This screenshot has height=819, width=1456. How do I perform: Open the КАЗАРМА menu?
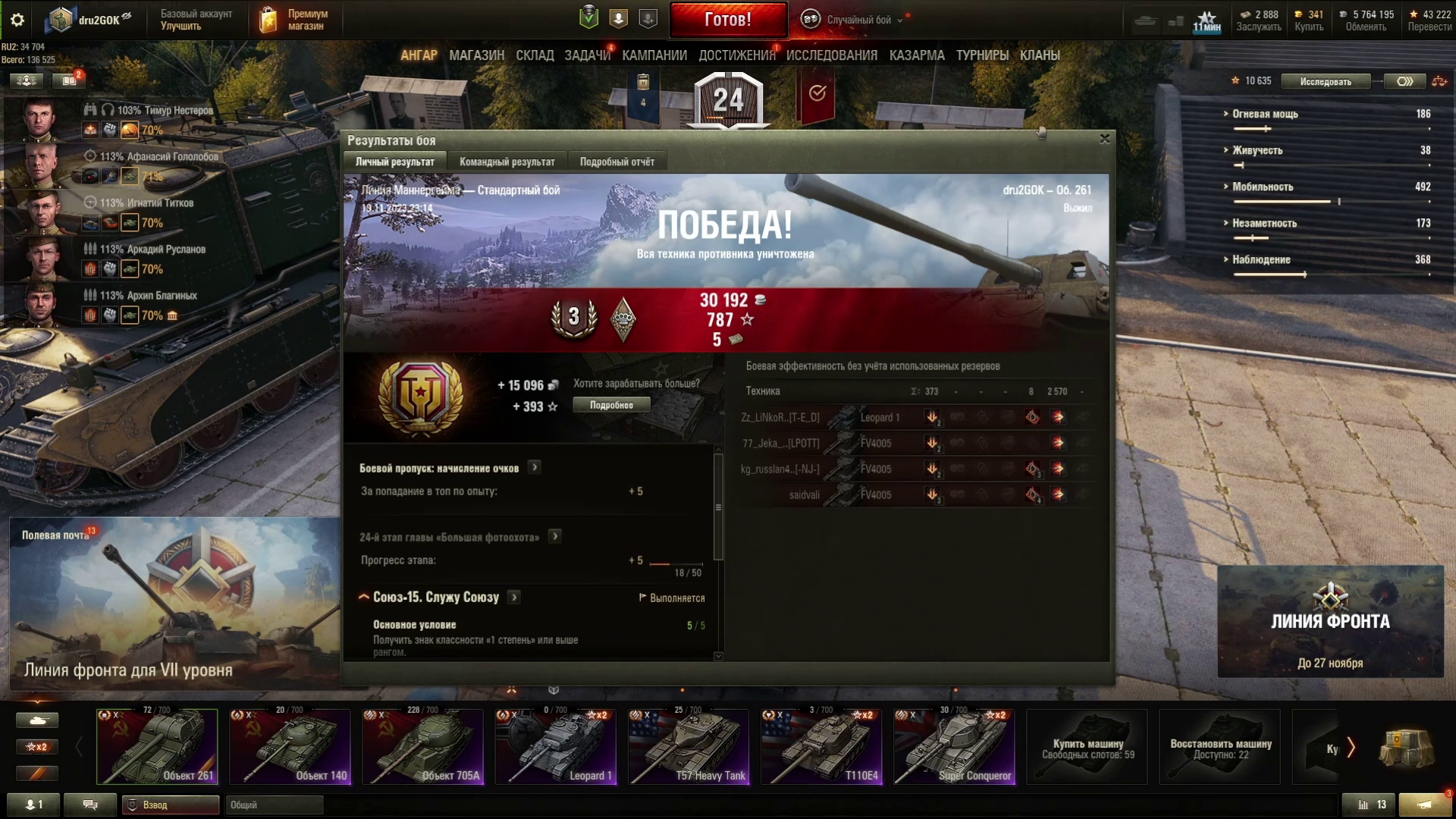(x=917, y=55)
